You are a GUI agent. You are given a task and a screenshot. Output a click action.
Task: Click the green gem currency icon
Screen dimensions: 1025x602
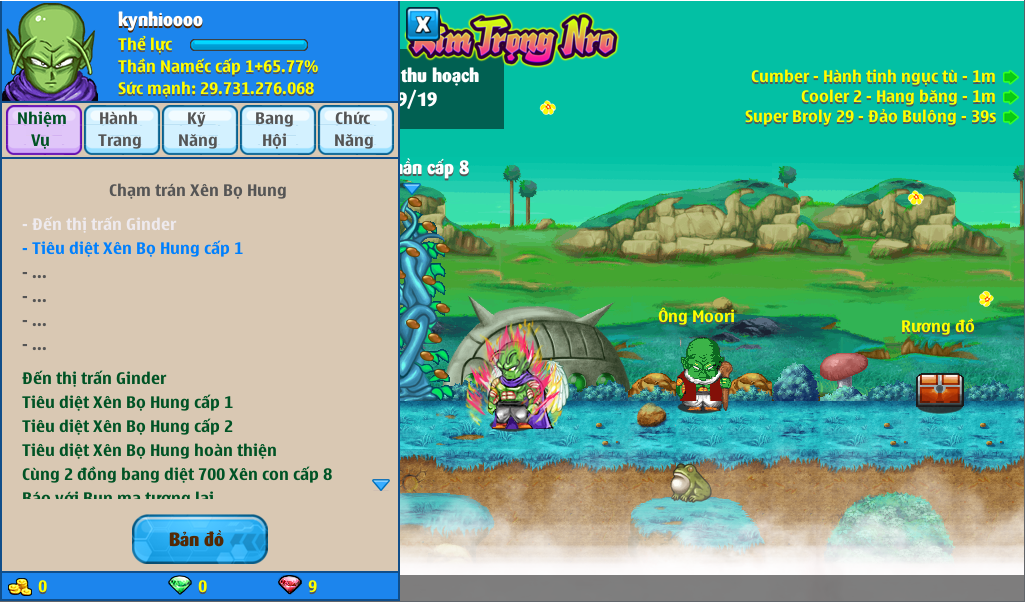tap(180, 586)
